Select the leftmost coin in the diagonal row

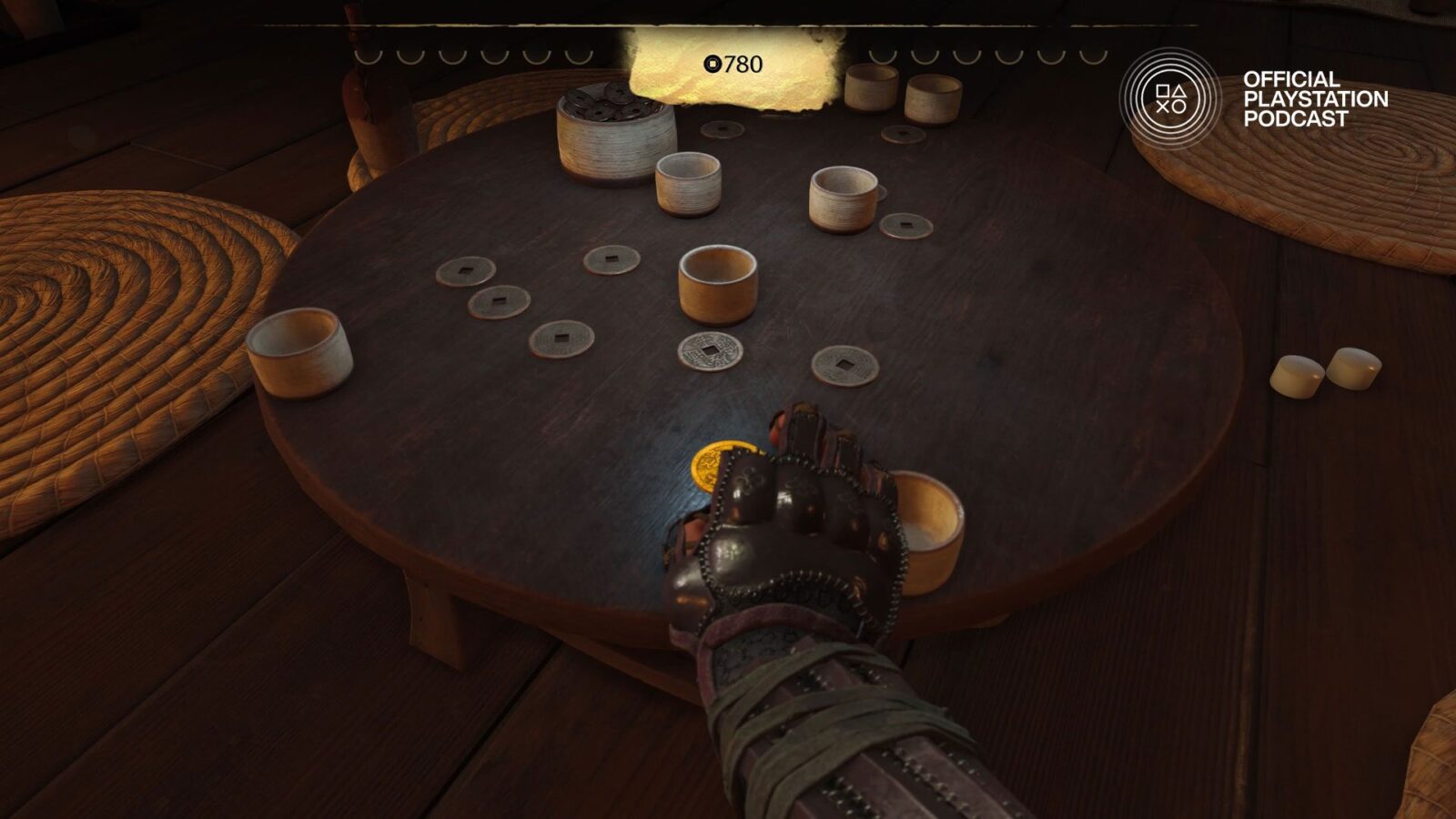(468, 271)
